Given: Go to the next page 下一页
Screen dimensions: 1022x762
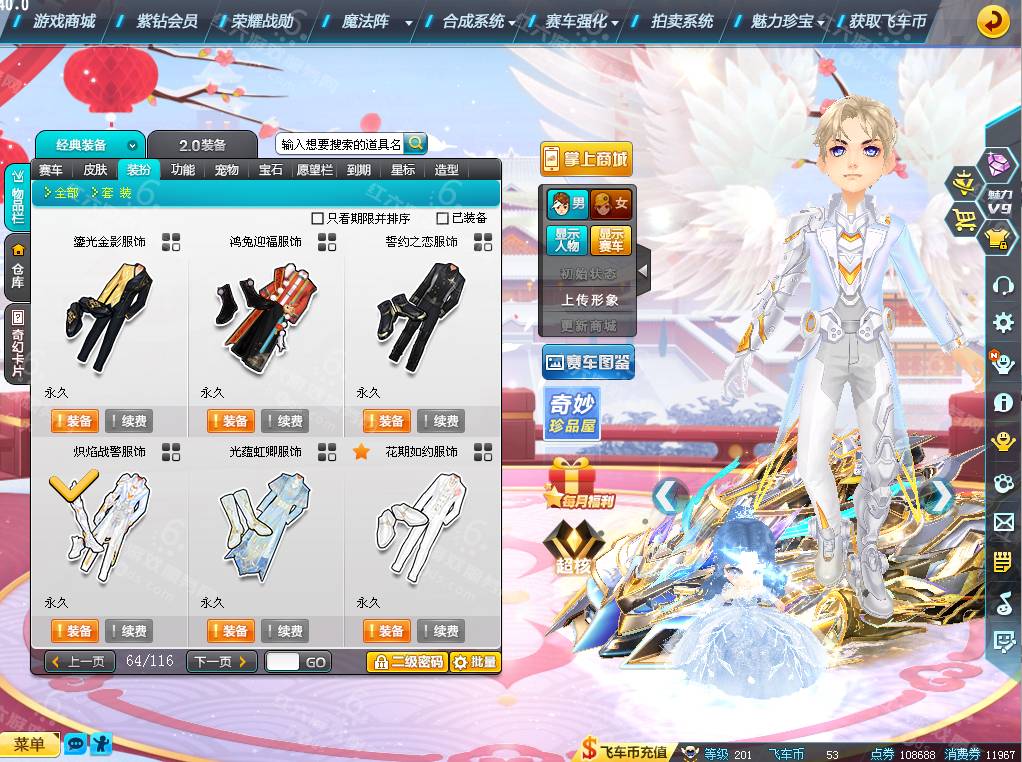Looking at the screenshot, I should coord(221,662).
